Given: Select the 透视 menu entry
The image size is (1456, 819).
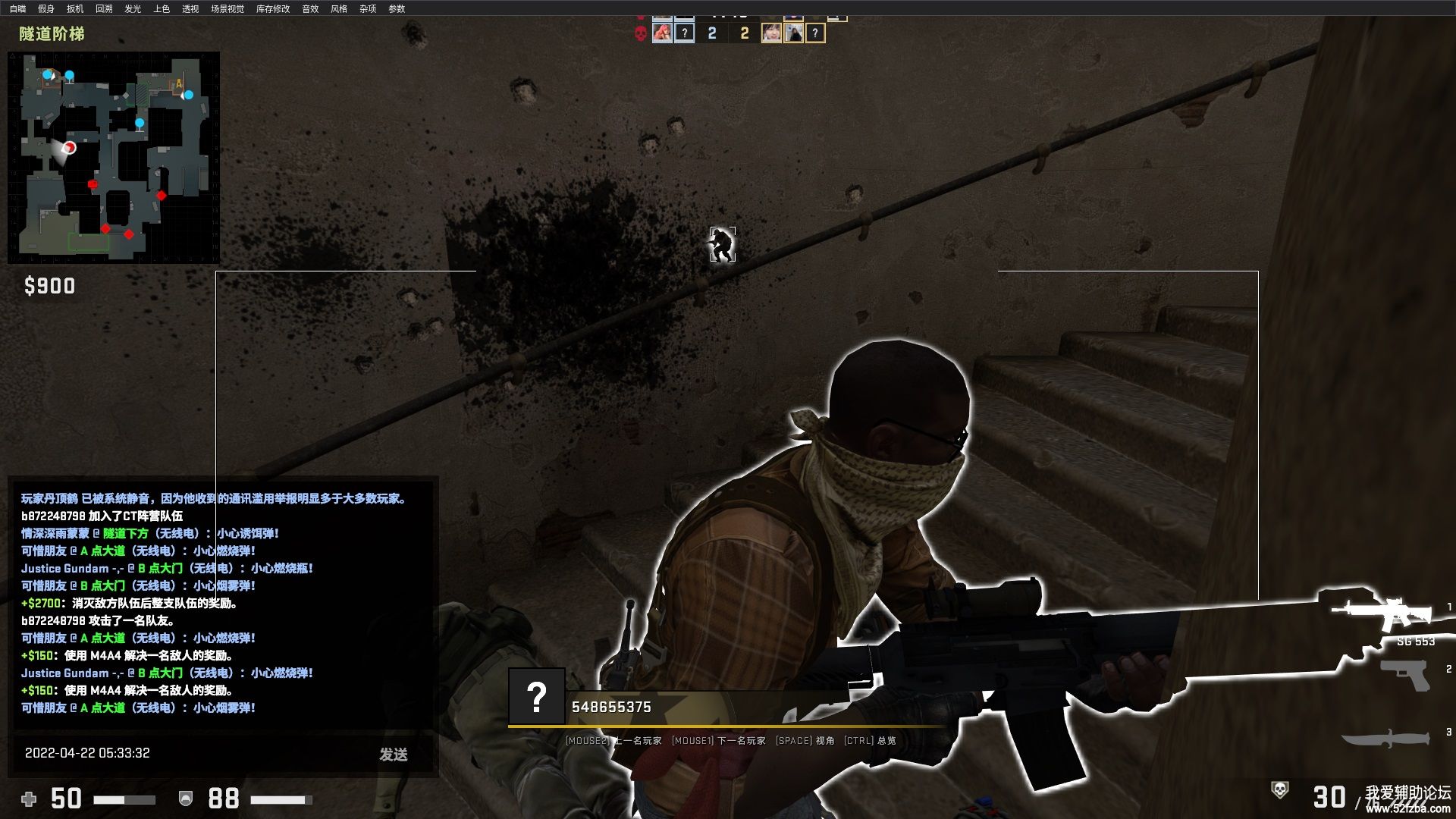Looking at the screenshot, I should tap(190, 9).
